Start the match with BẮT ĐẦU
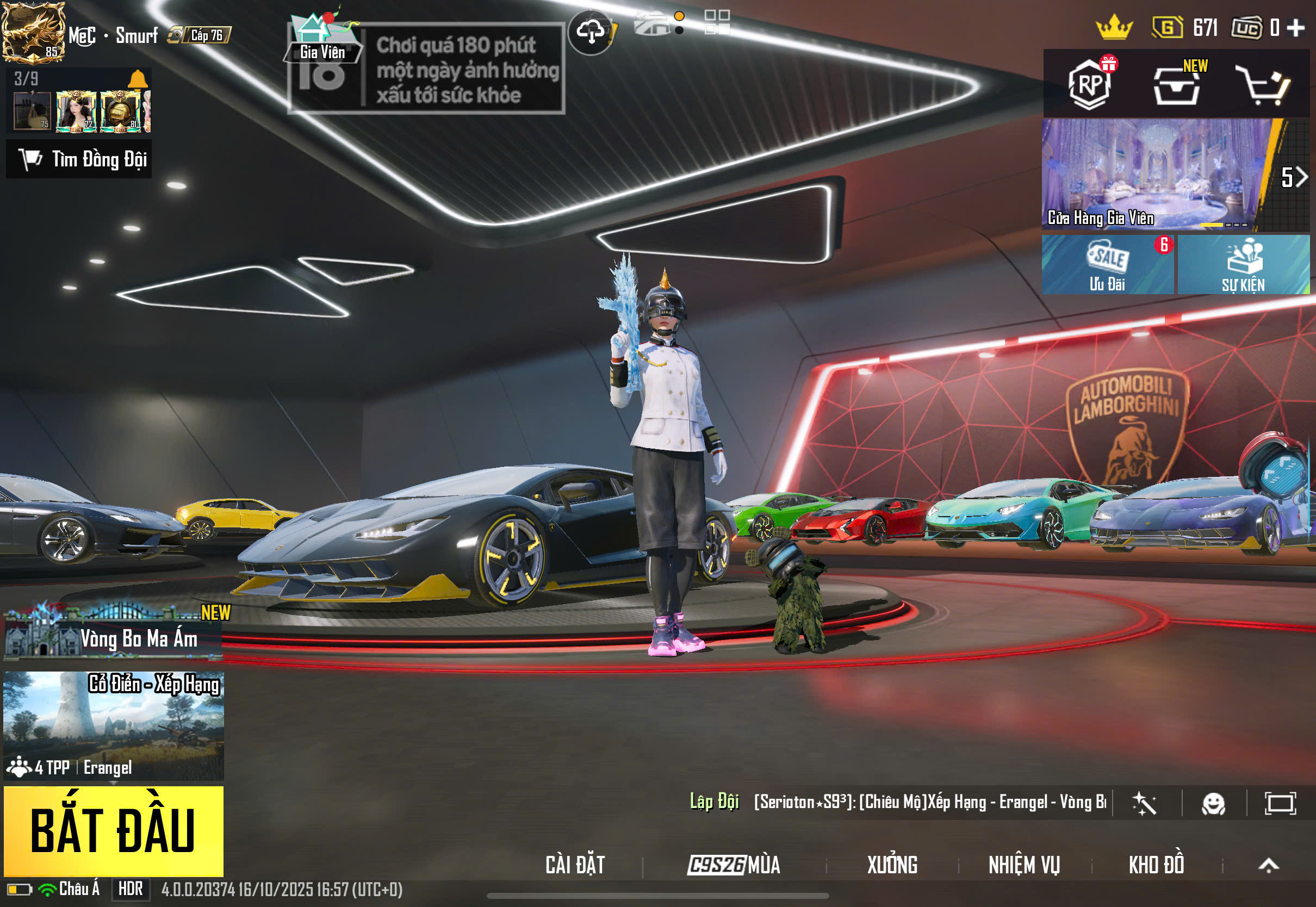 pos(113,830)
